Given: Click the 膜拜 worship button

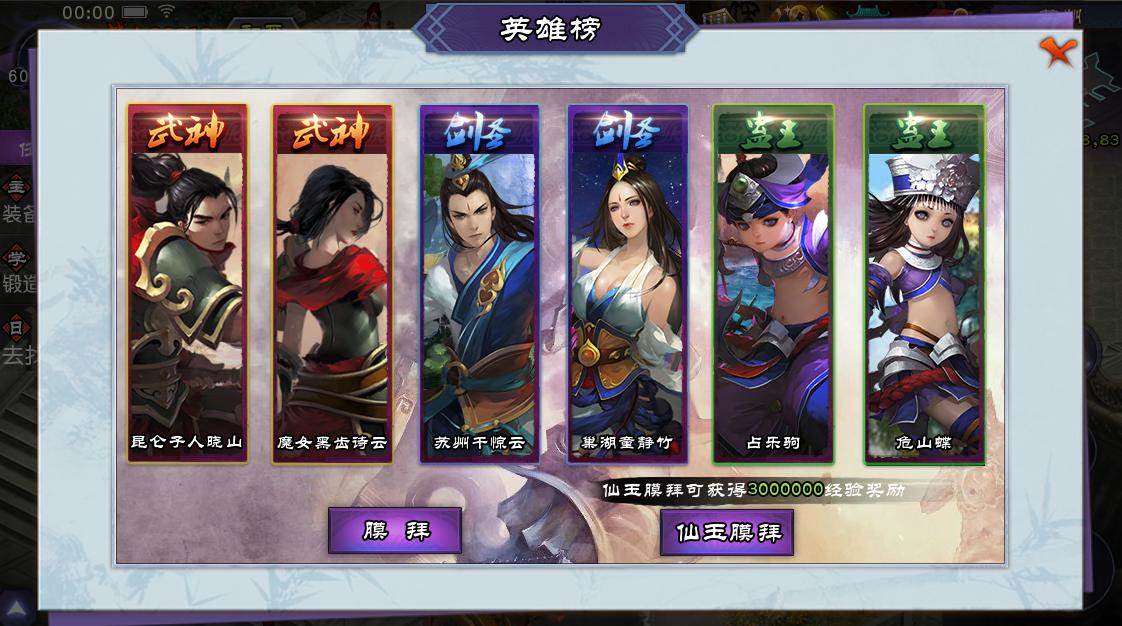Looking at the screenshot, I should click(x=395, y=530).
